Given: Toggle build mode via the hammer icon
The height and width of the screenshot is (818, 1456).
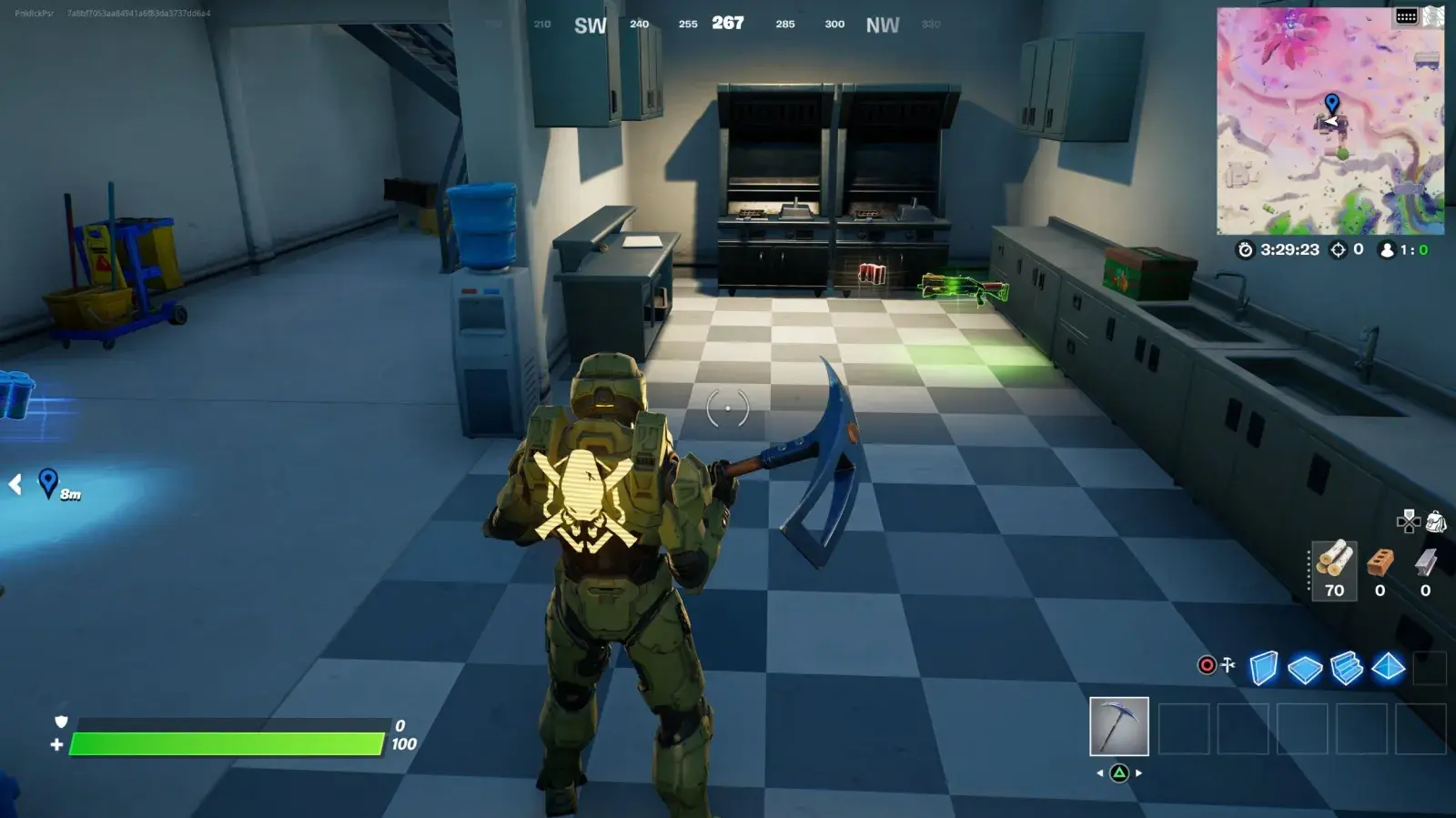Looking at the screenshot, I should pos(1226,664).
